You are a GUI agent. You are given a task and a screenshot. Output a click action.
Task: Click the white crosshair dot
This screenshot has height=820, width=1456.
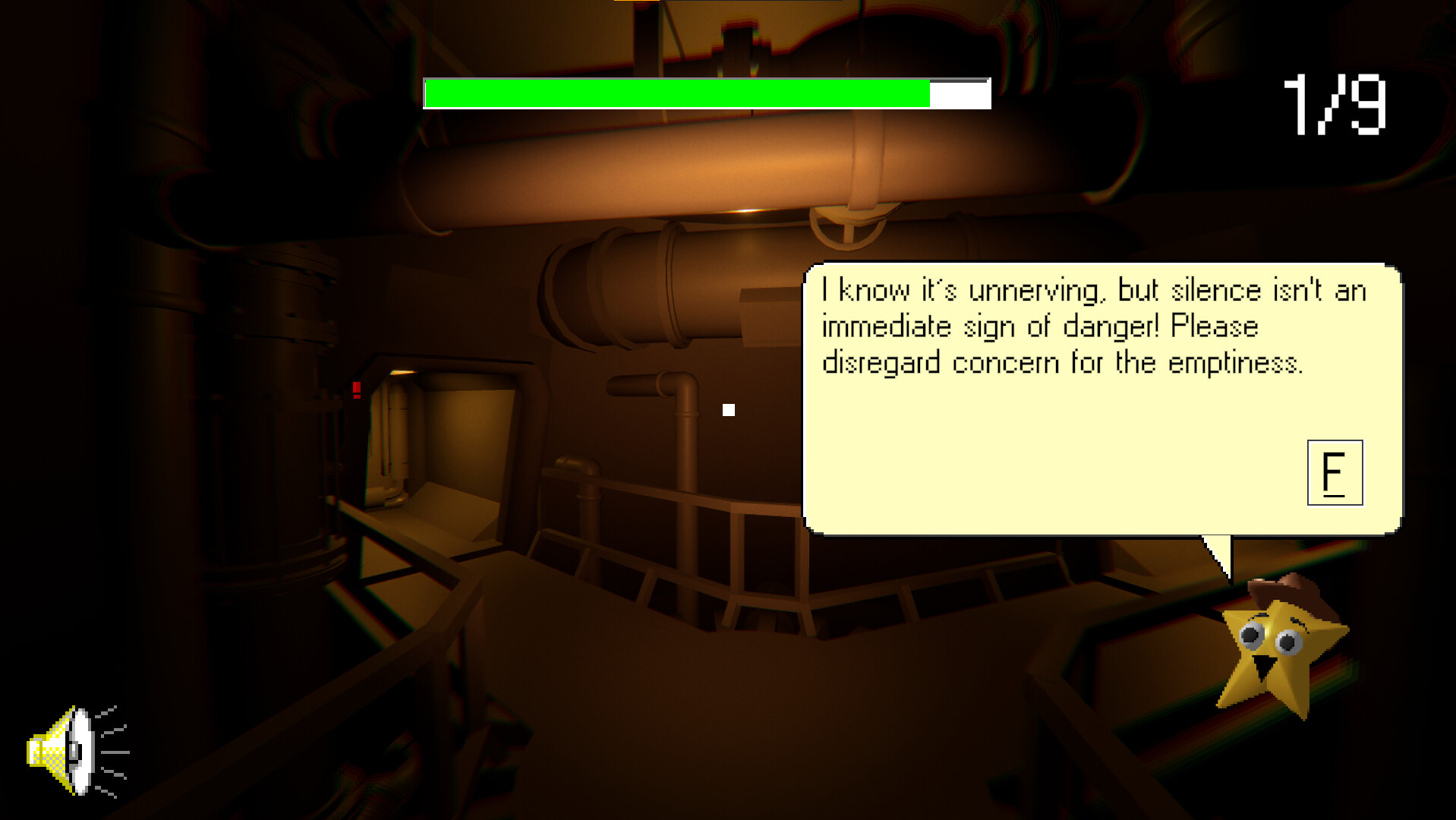click(x=730, y=409)
